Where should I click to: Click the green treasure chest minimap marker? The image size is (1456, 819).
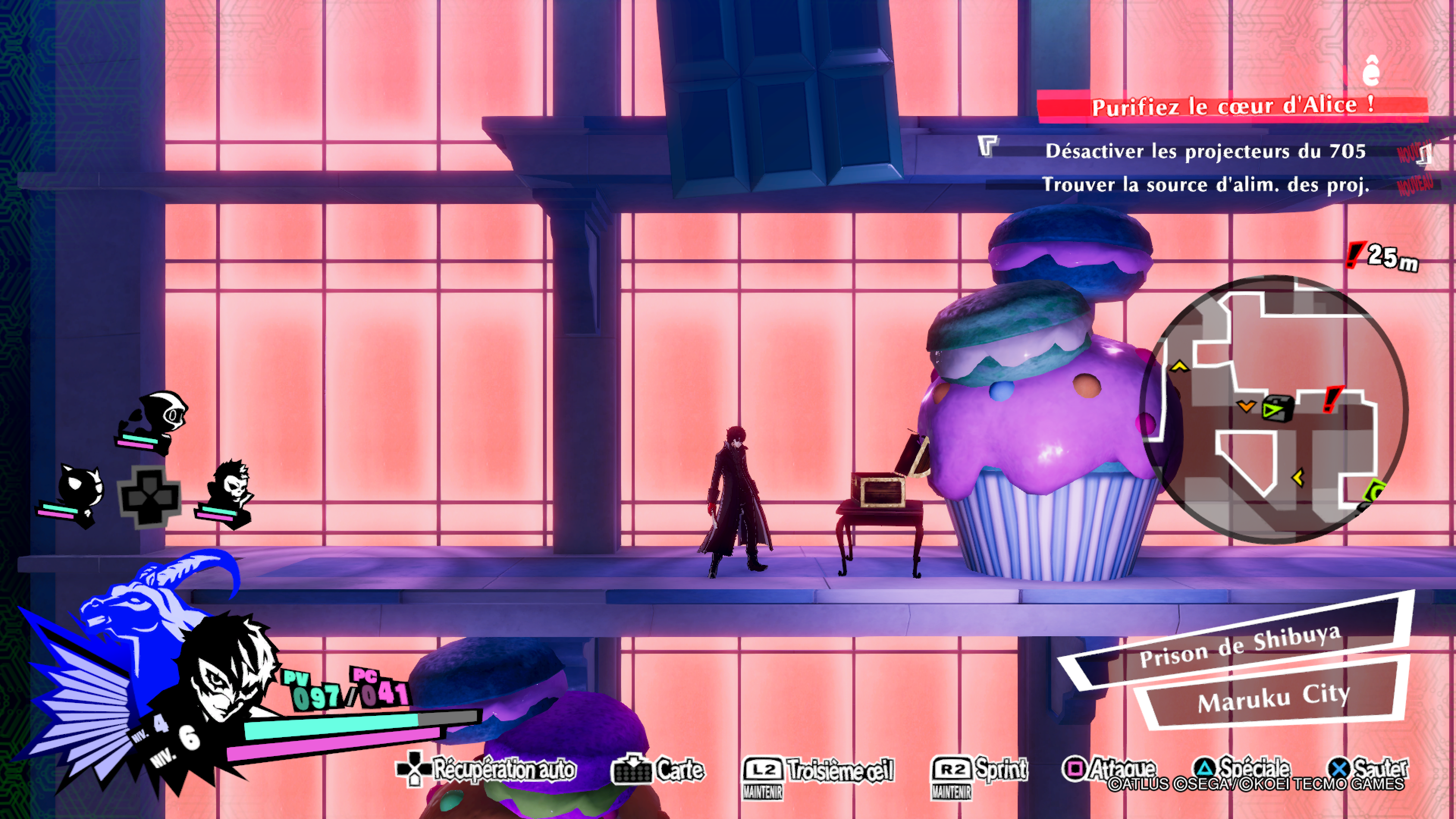click(x=1277, y=409)
